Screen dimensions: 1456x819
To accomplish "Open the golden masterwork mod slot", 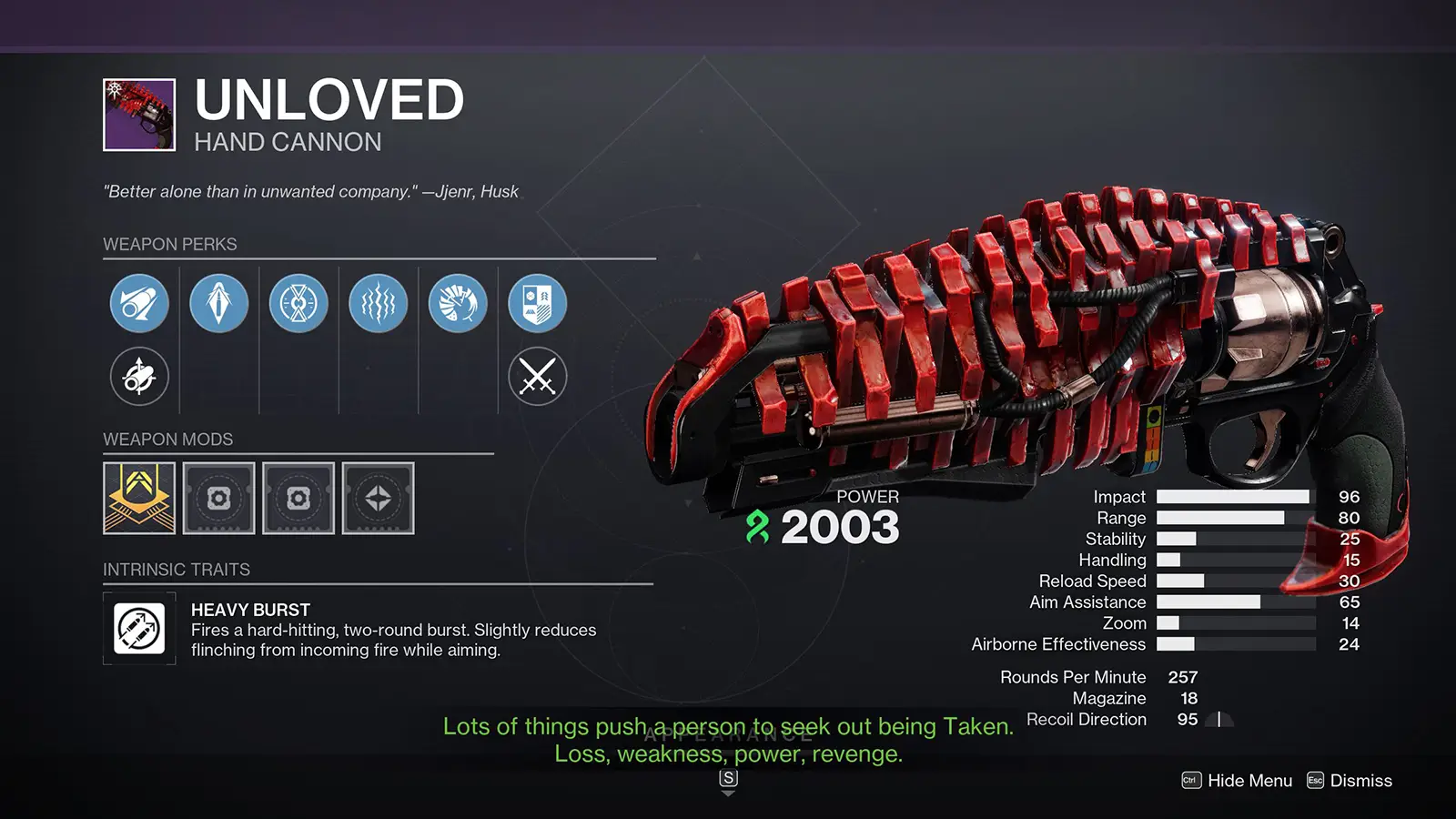I will 139,498.
